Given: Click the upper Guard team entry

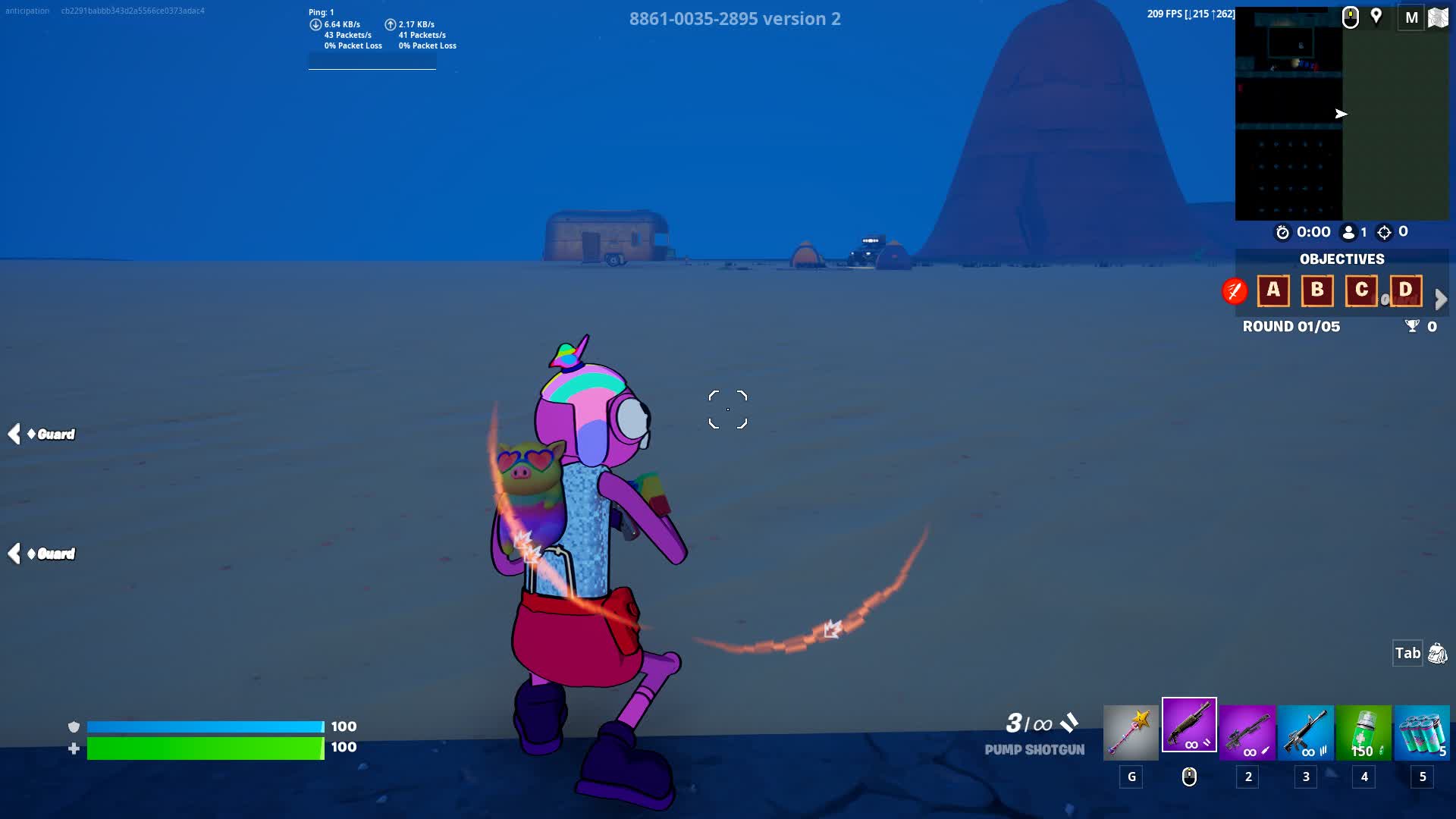Looking at the screenshot, I should pyautogui.click(x=50, y=435).
